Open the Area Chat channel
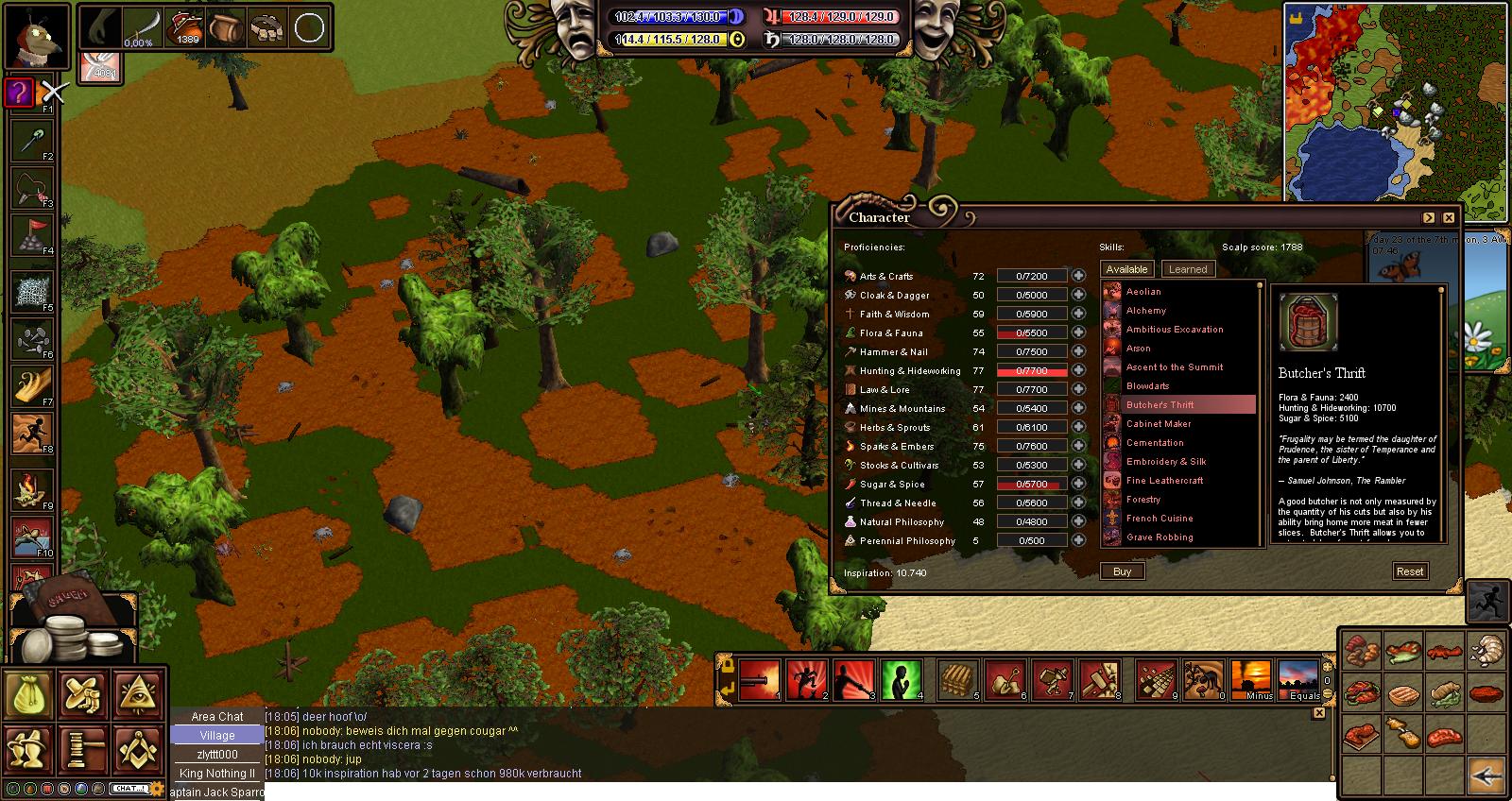 tap(216, 717)
